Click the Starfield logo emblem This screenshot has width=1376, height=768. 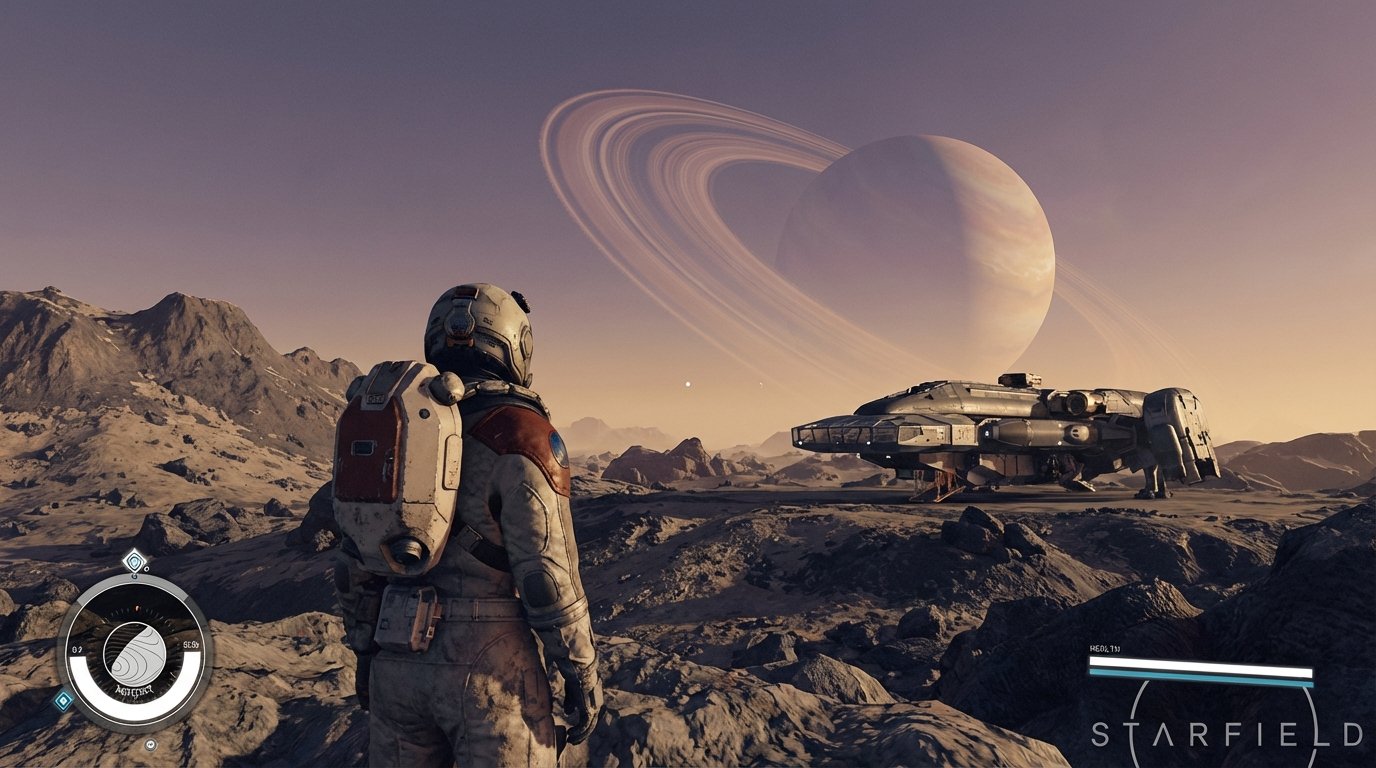[1226, 732]
